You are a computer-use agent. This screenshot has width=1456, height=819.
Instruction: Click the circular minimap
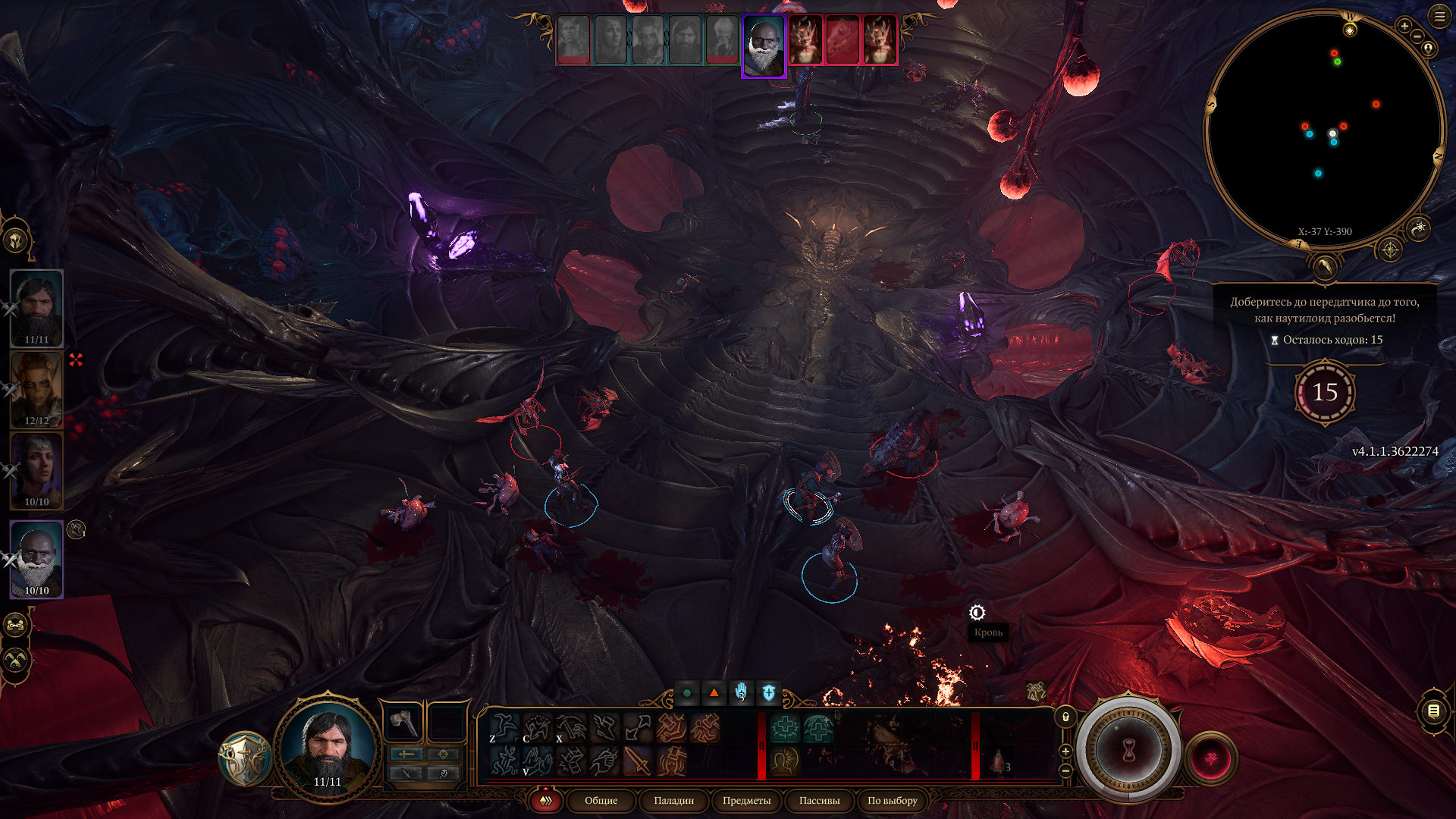tap(1324, 129)
